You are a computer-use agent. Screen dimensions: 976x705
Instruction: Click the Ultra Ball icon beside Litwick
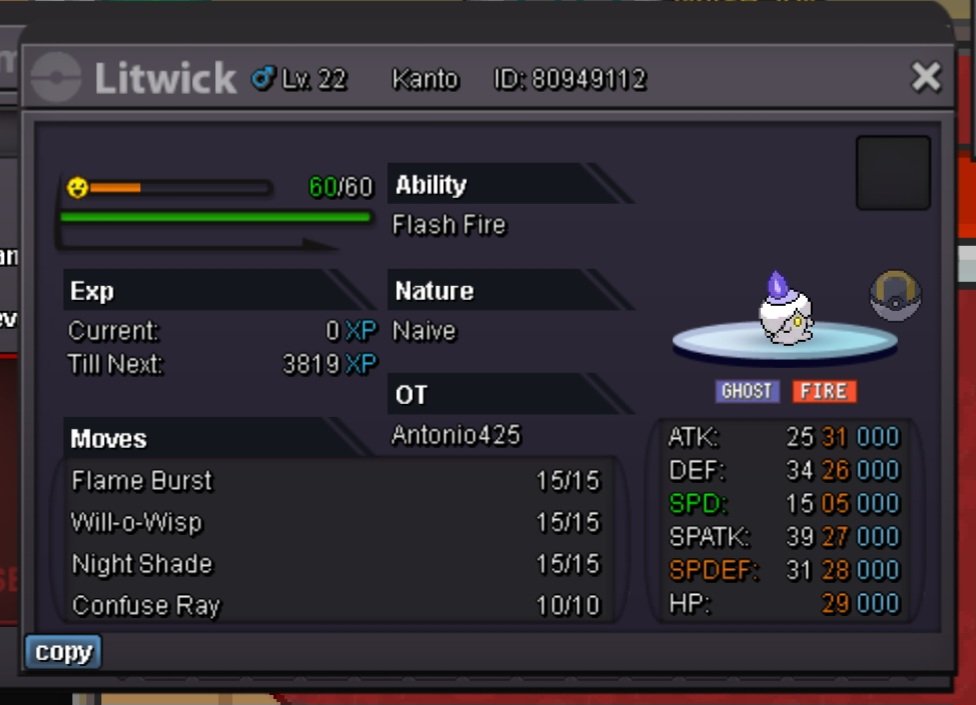point(895,296)
